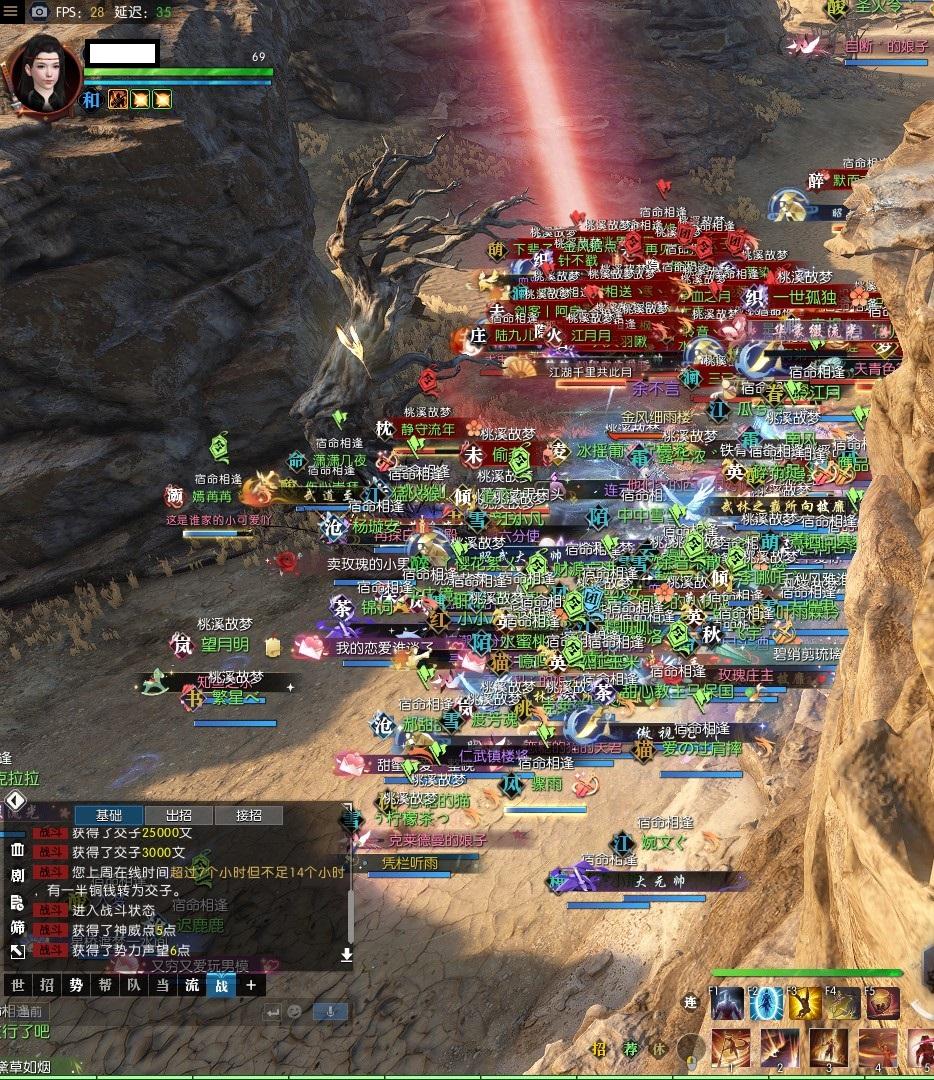
Task: Select the 帮 guild chat channel
Action: pyautogui.click(x=105, y=985)
